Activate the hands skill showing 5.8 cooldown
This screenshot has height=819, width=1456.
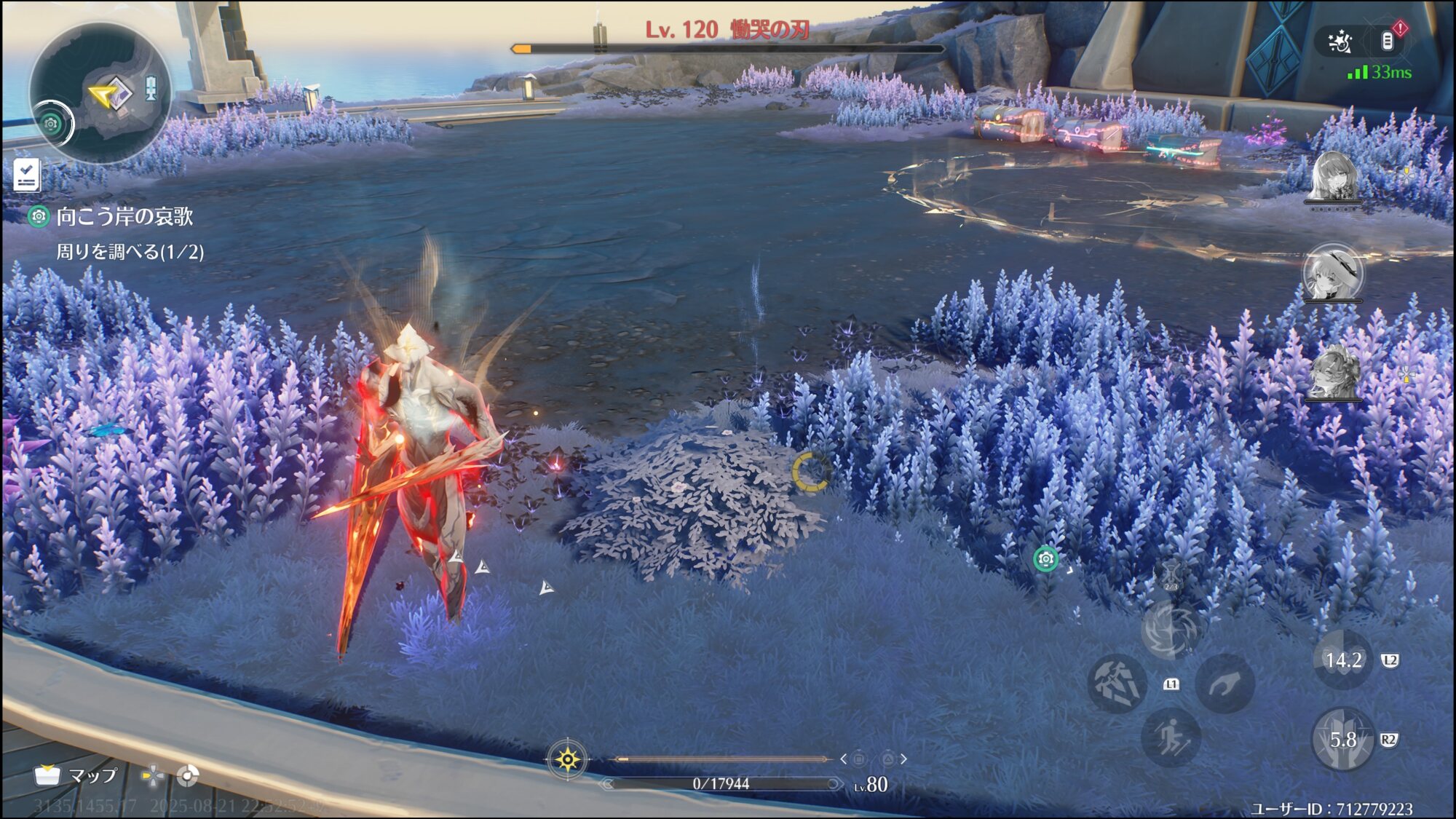[x=1342, y=740]
